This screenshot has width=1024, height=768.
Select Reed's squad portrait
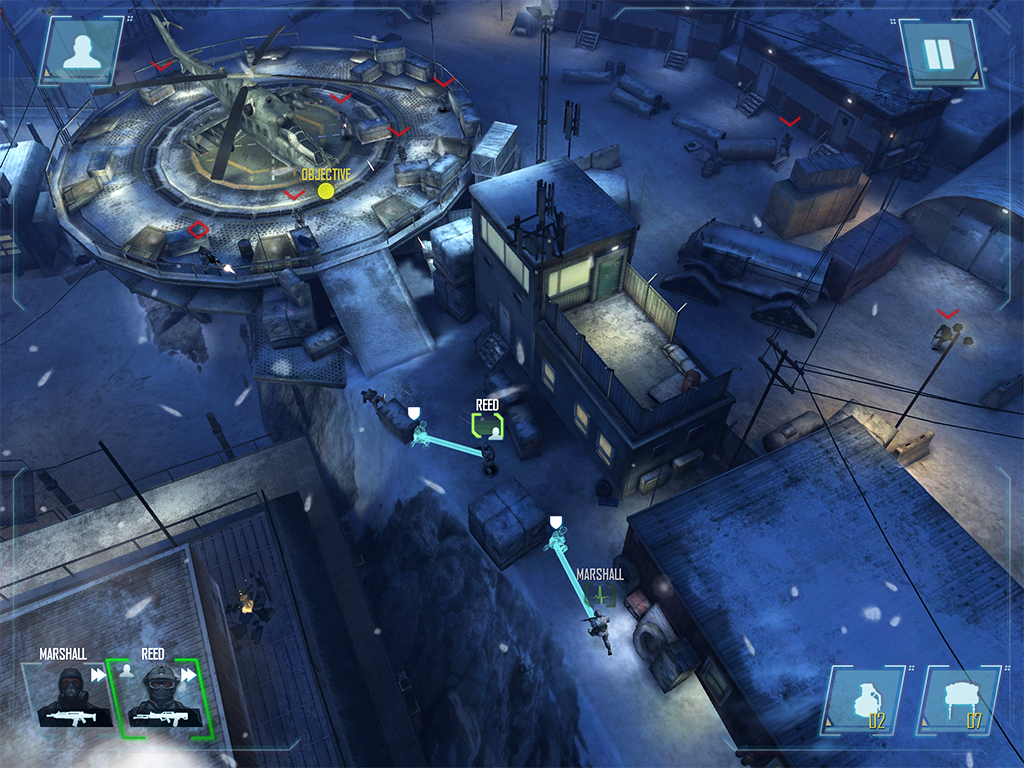coord(159,696)
